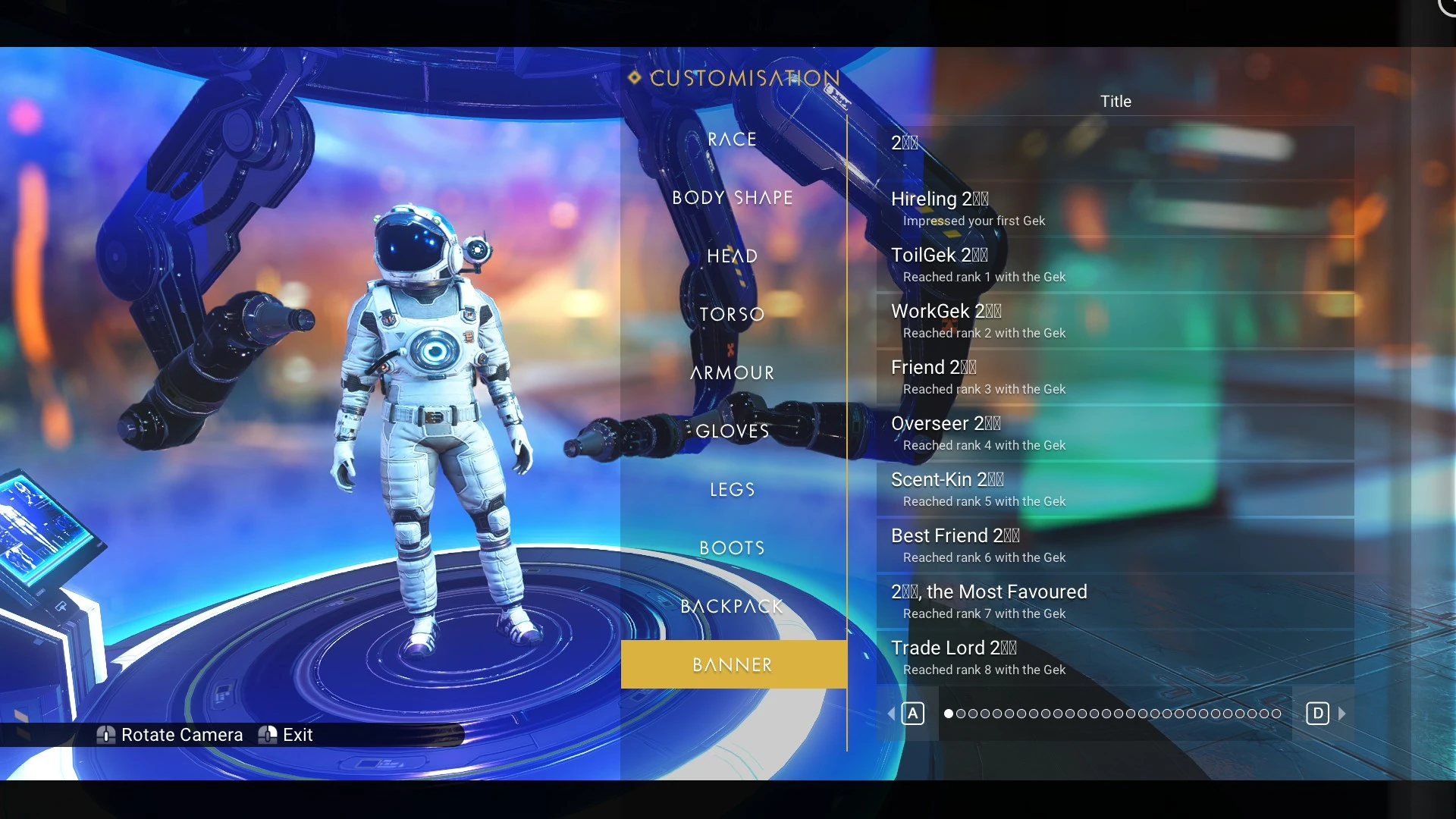Pick the WorkGek title
This screenshot has width=1456, height=819.
coord(1115,321)
